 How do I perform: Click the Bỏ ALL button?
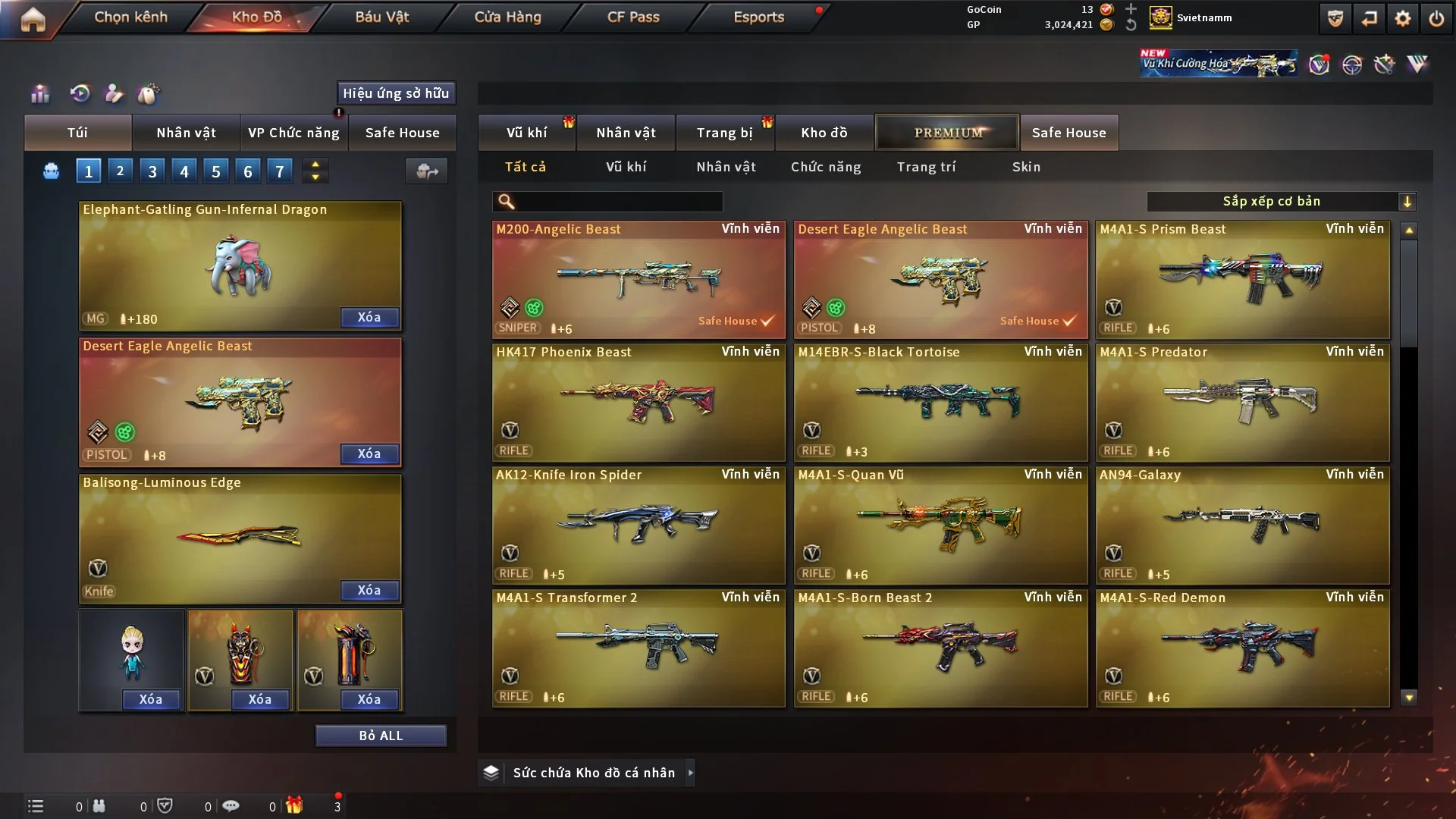[x=381, y=736]
